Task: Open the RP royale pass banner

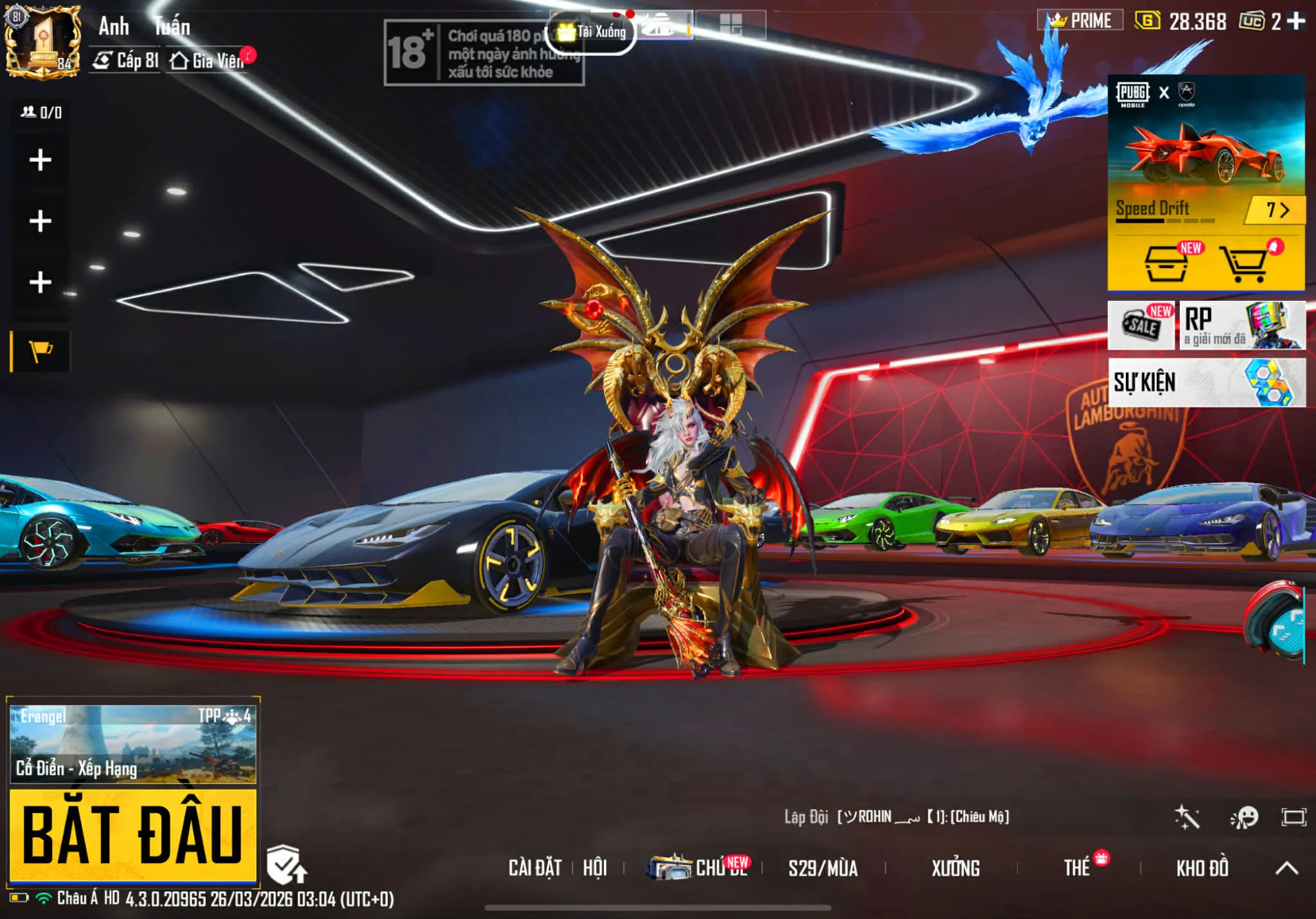Action: coord(1242,325)
